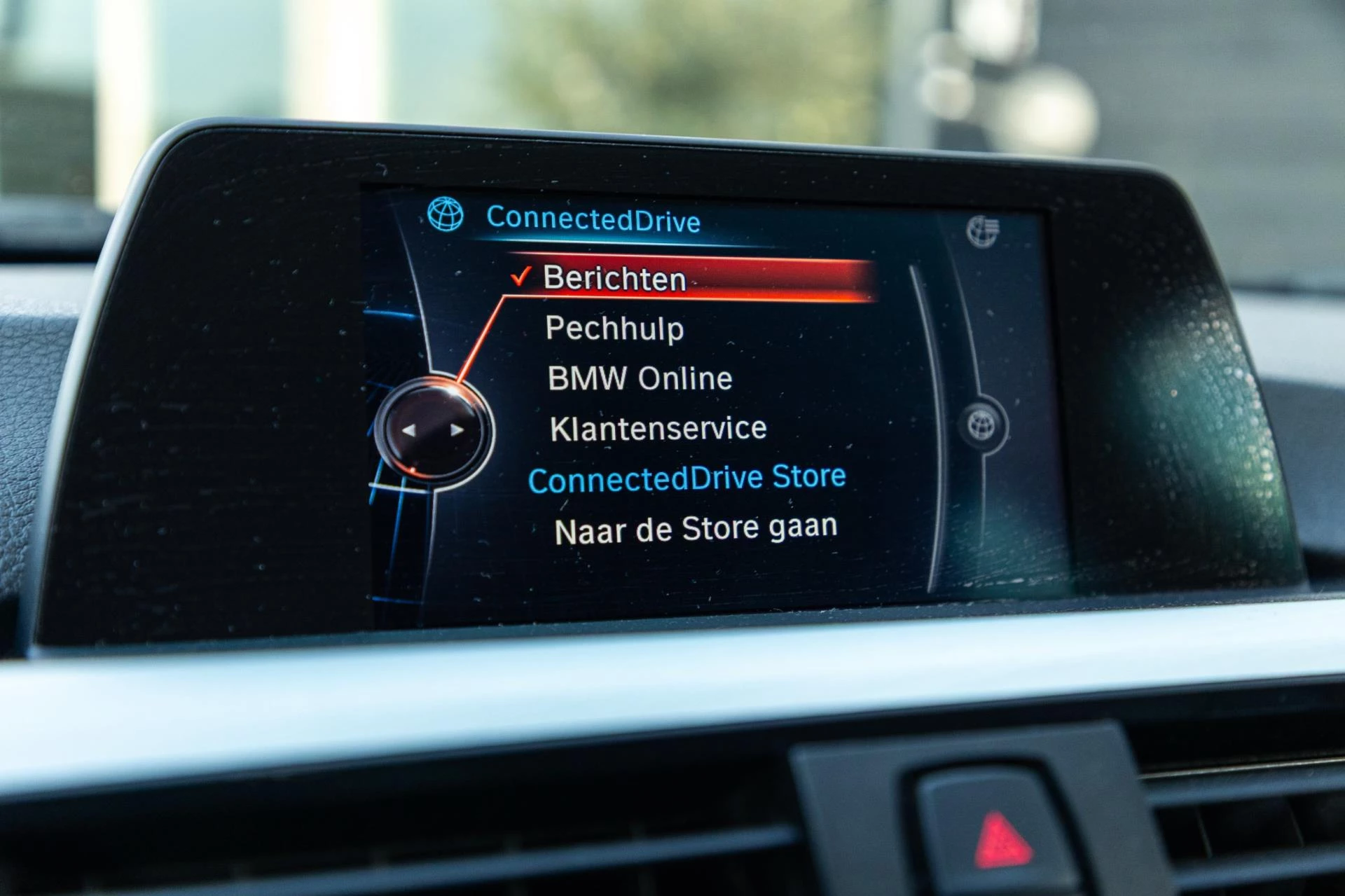1345x896 pixels.
Task: Open the BMW Online submenu
Action: coord(639,378)
